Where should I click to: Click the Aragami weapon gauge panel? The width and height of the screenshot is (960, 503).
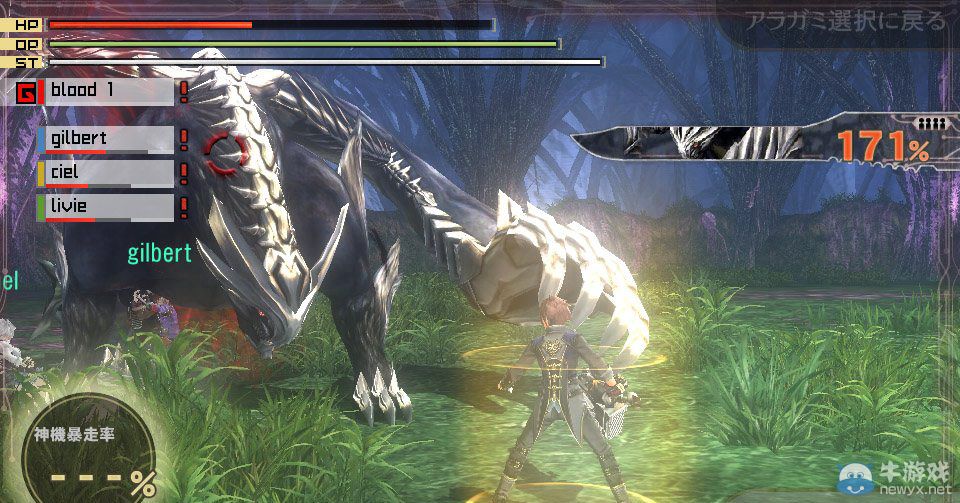(x=760, y=143)
